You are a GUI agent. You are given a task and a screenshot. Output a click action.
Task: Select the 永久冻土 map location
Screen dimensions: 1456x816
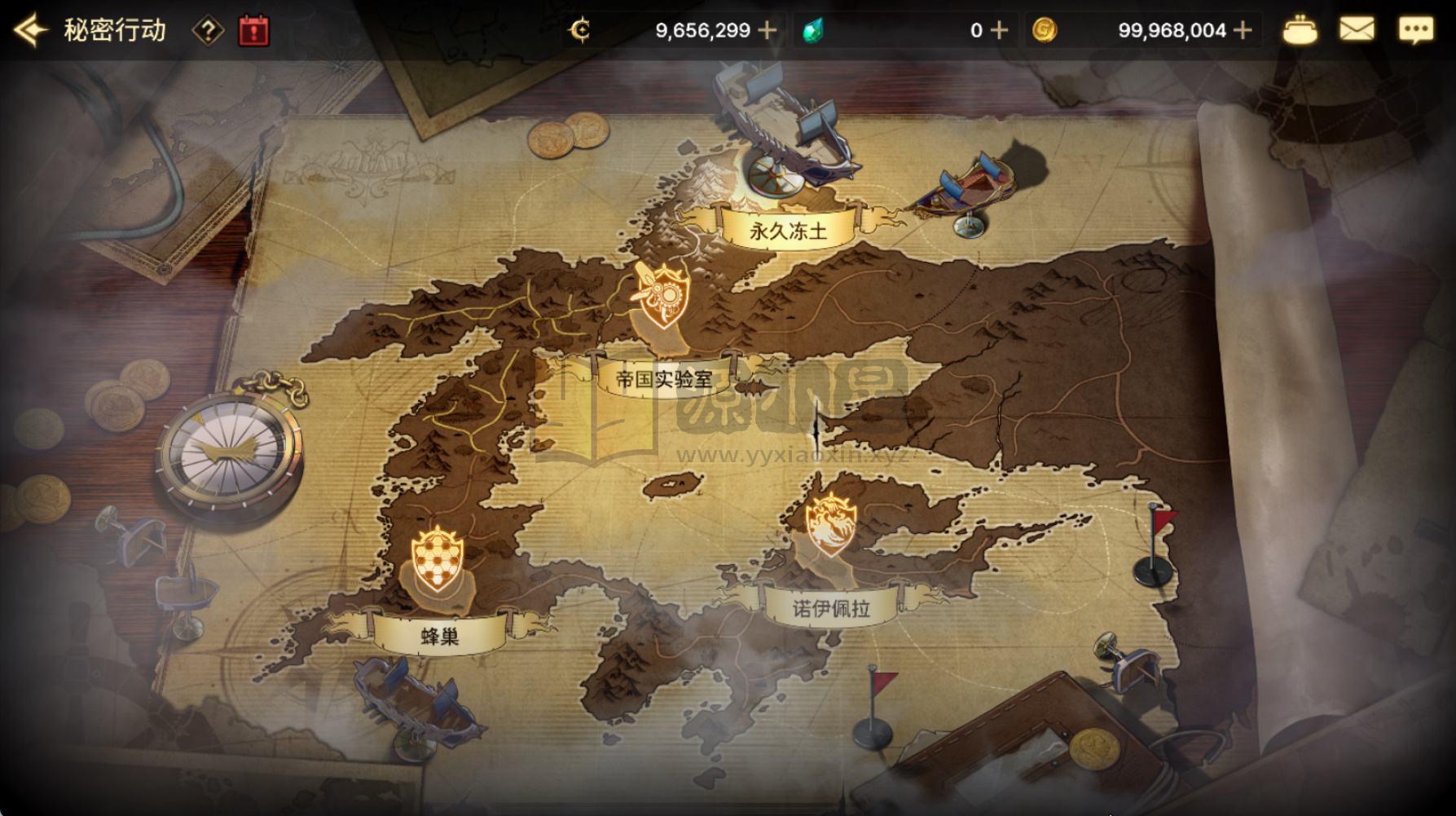coord(787,231)
